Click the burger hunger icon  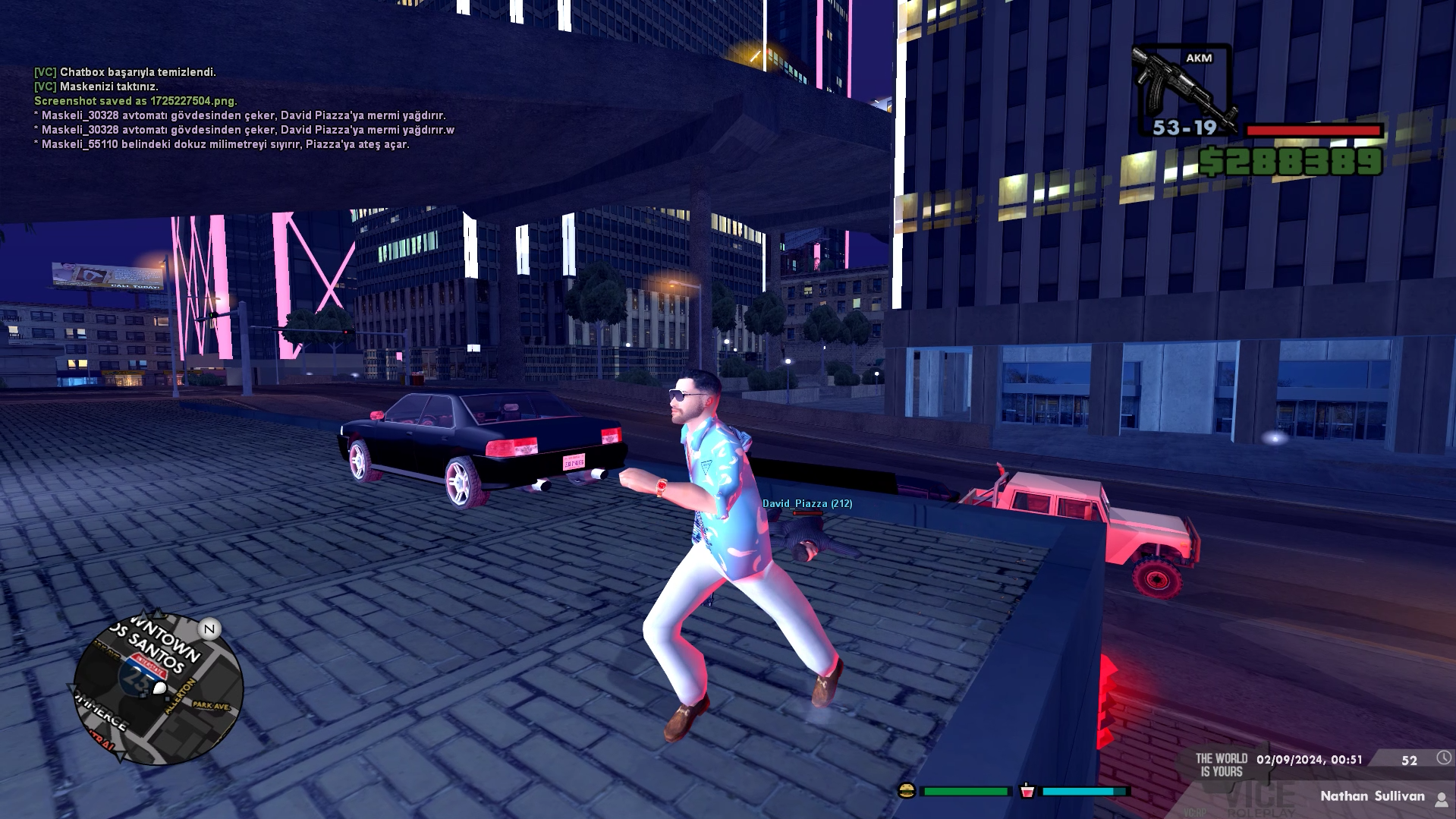(x=906, y=791)
